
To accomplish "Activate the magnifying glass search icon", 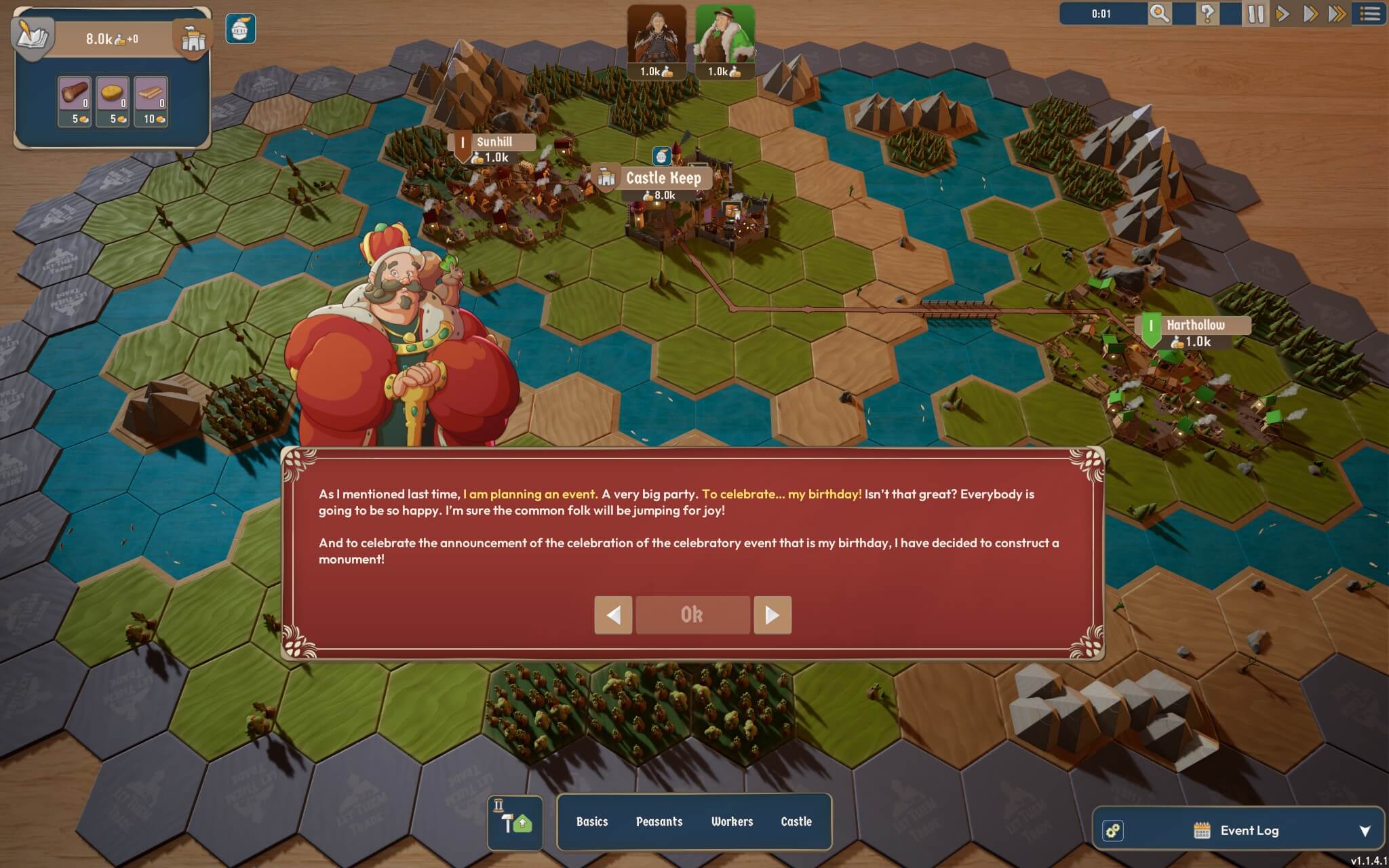I will (1160, 14).
